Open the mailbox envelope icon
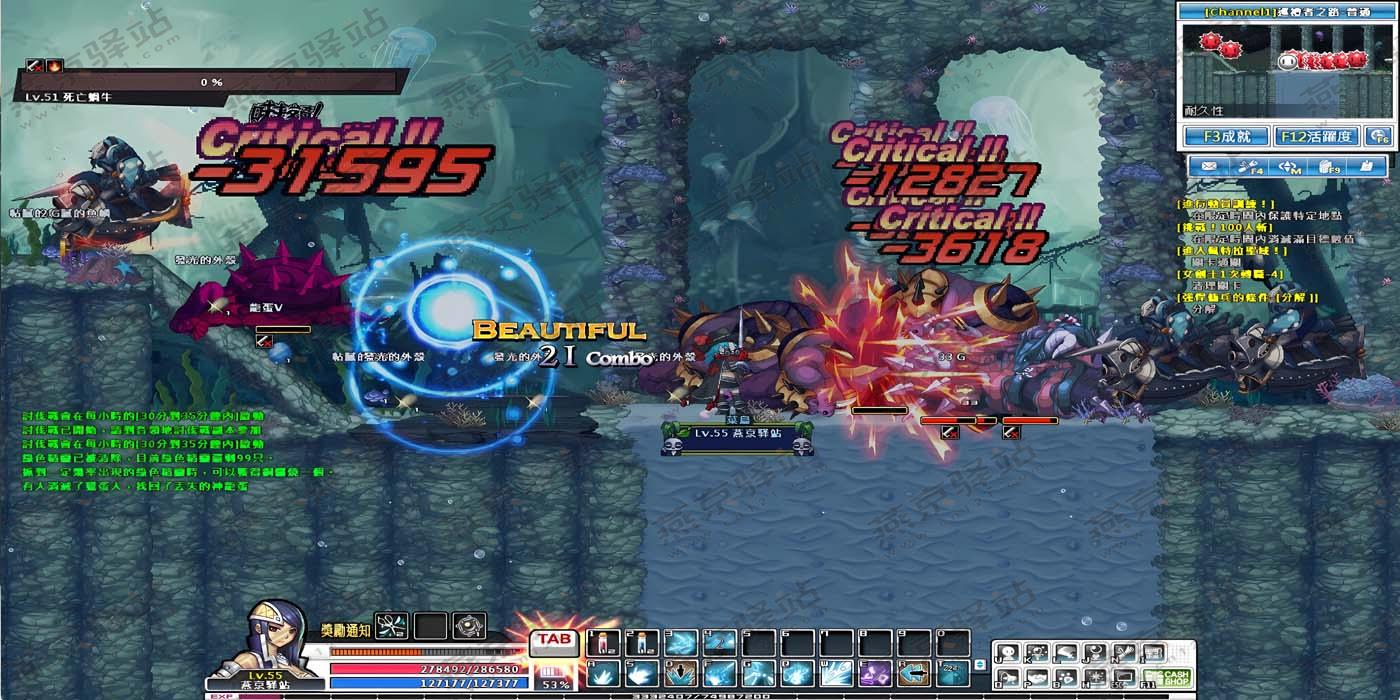The height and width of the screenshot is (700, 1400). pos(1209,167)
